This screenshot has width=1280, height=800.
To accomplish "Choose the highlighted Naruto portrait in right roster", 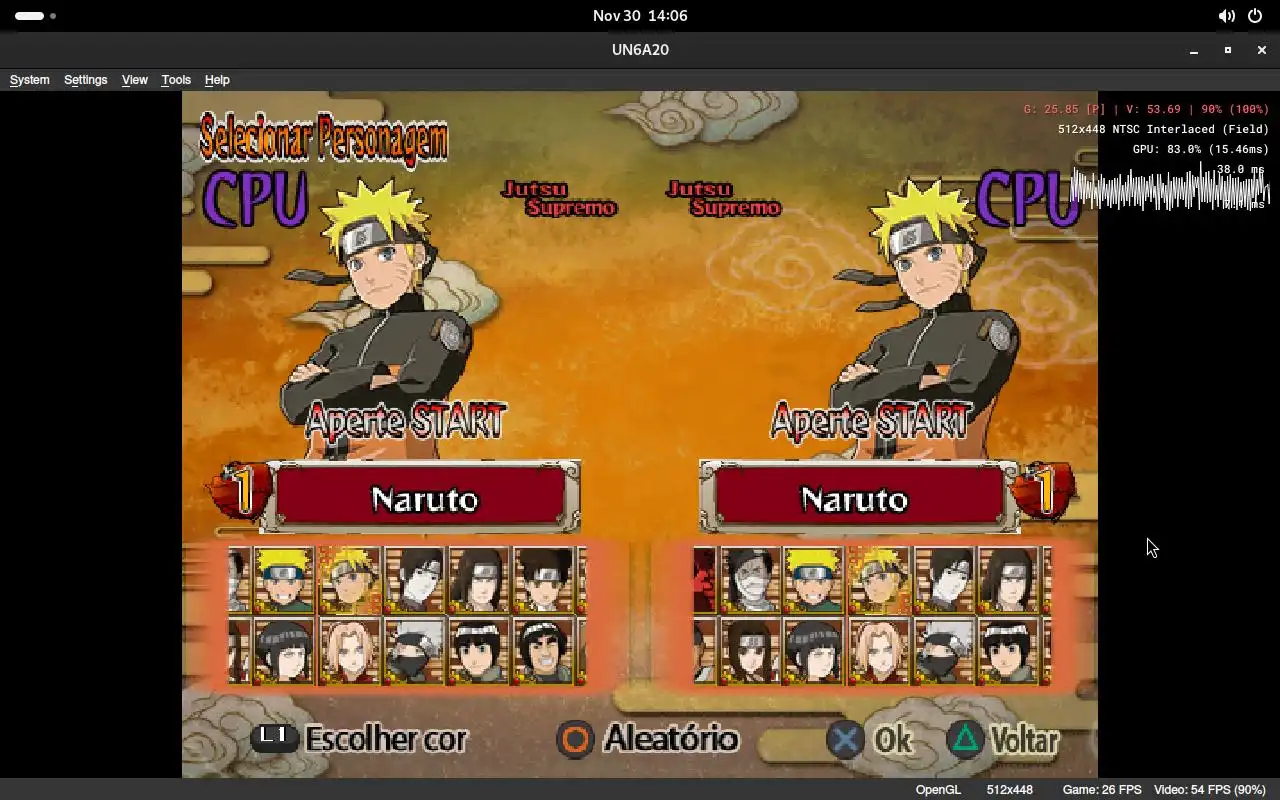I will [x=878, y=580].
